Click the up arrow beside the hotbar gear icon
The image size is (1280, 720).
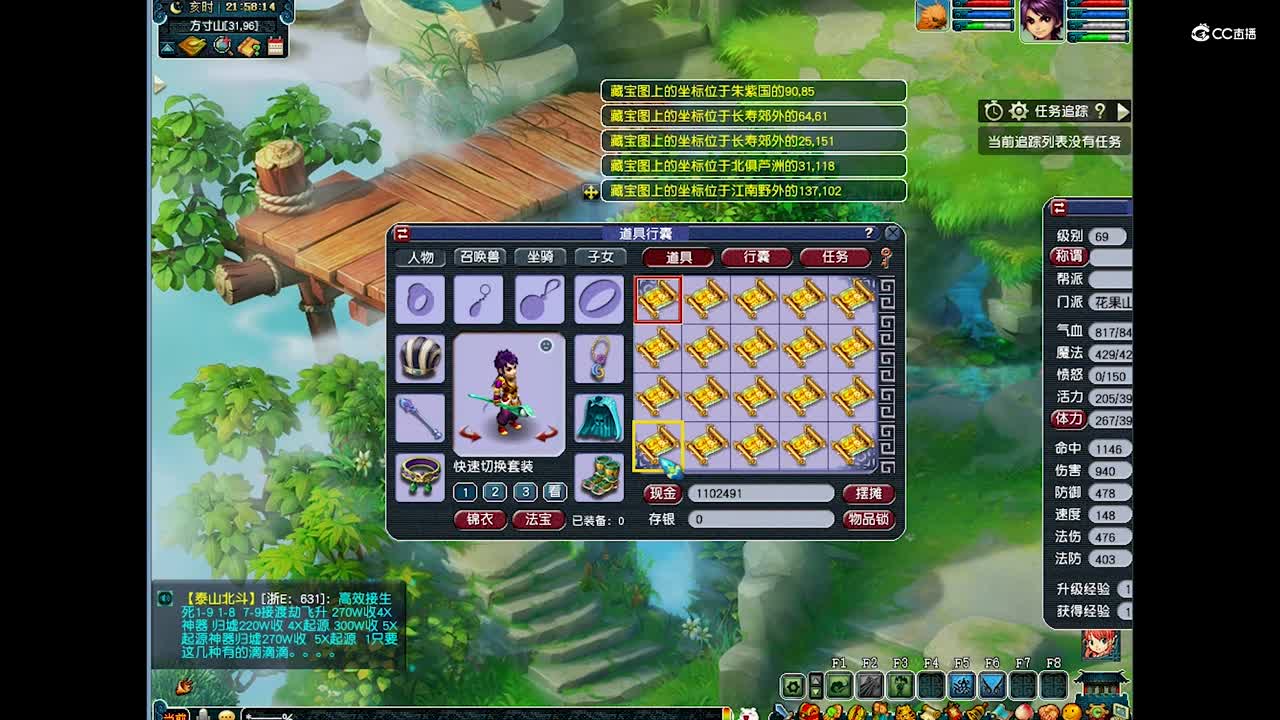pos(815,678)
